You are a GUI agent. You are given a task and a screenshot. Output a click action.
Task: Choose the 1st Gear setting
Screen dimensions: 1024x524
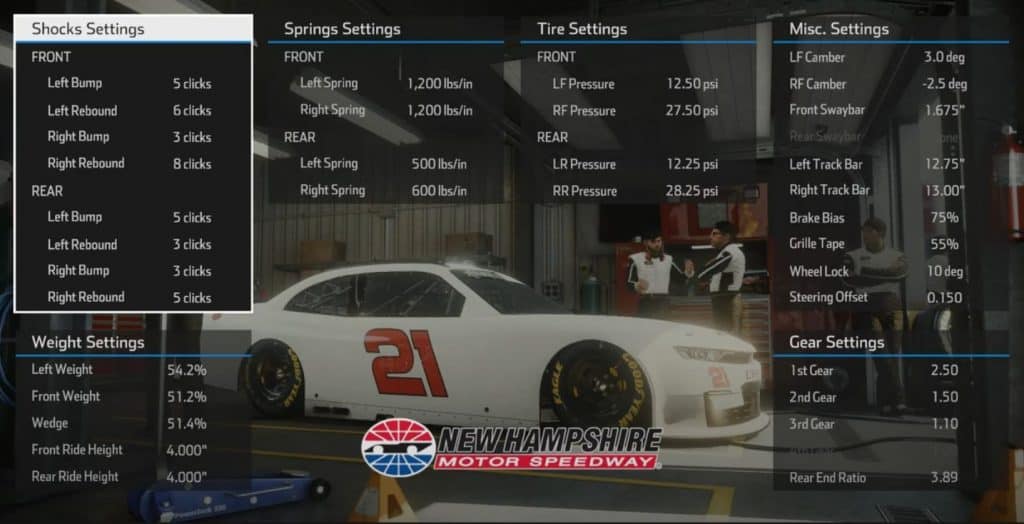tap(876, 370)
